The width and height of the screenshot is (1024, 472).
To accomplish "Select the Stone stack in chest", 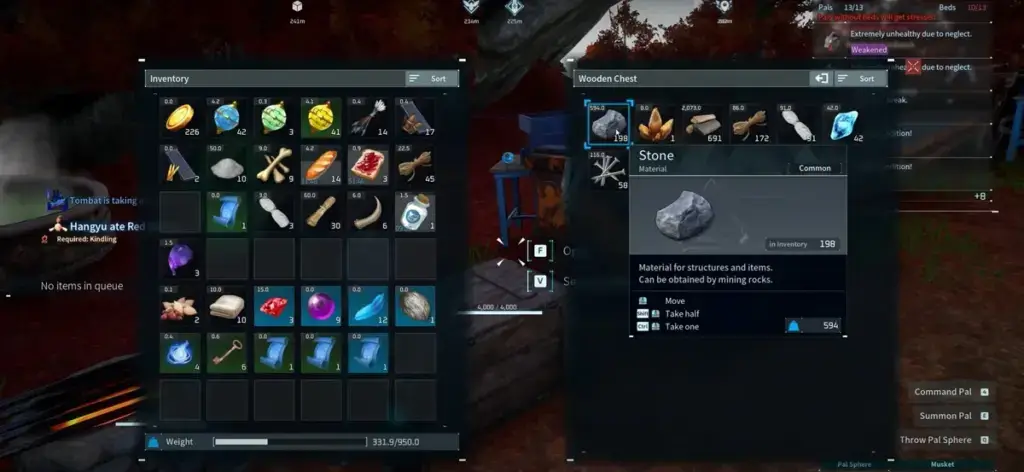I will 609,122.
